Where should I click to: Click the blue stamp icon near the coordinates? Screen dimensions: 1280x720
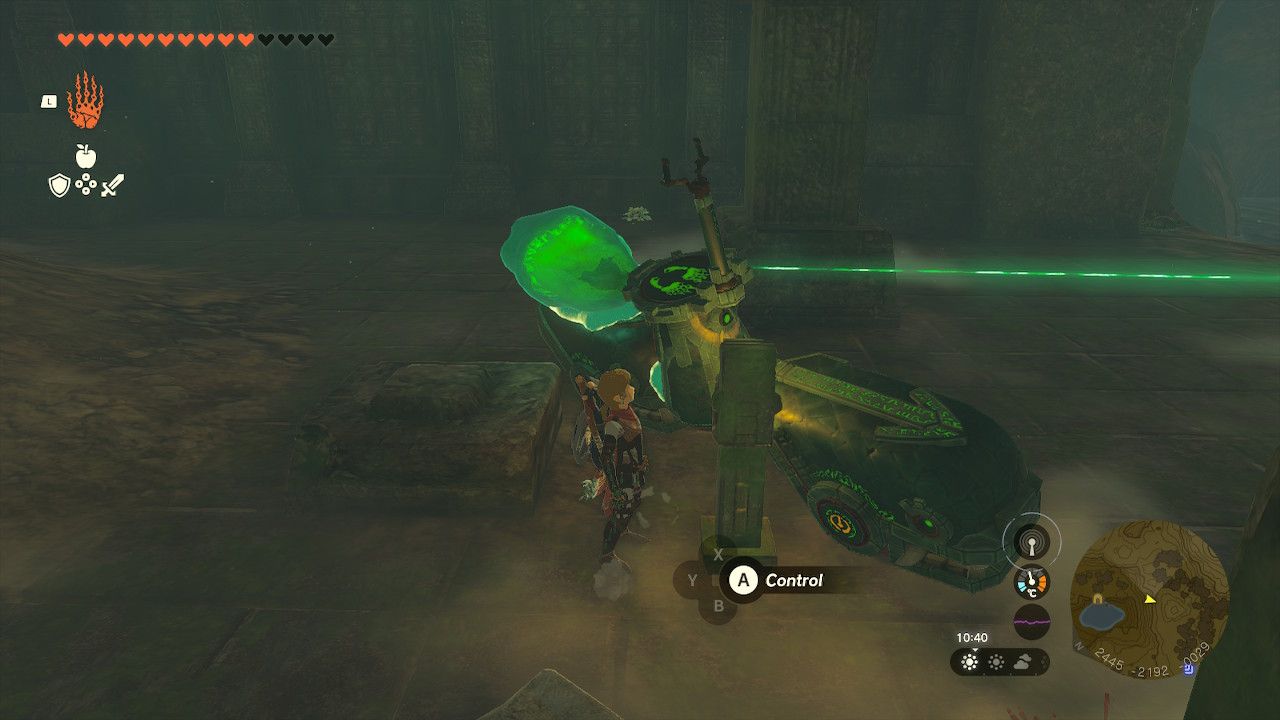(x=1188, y=670)
